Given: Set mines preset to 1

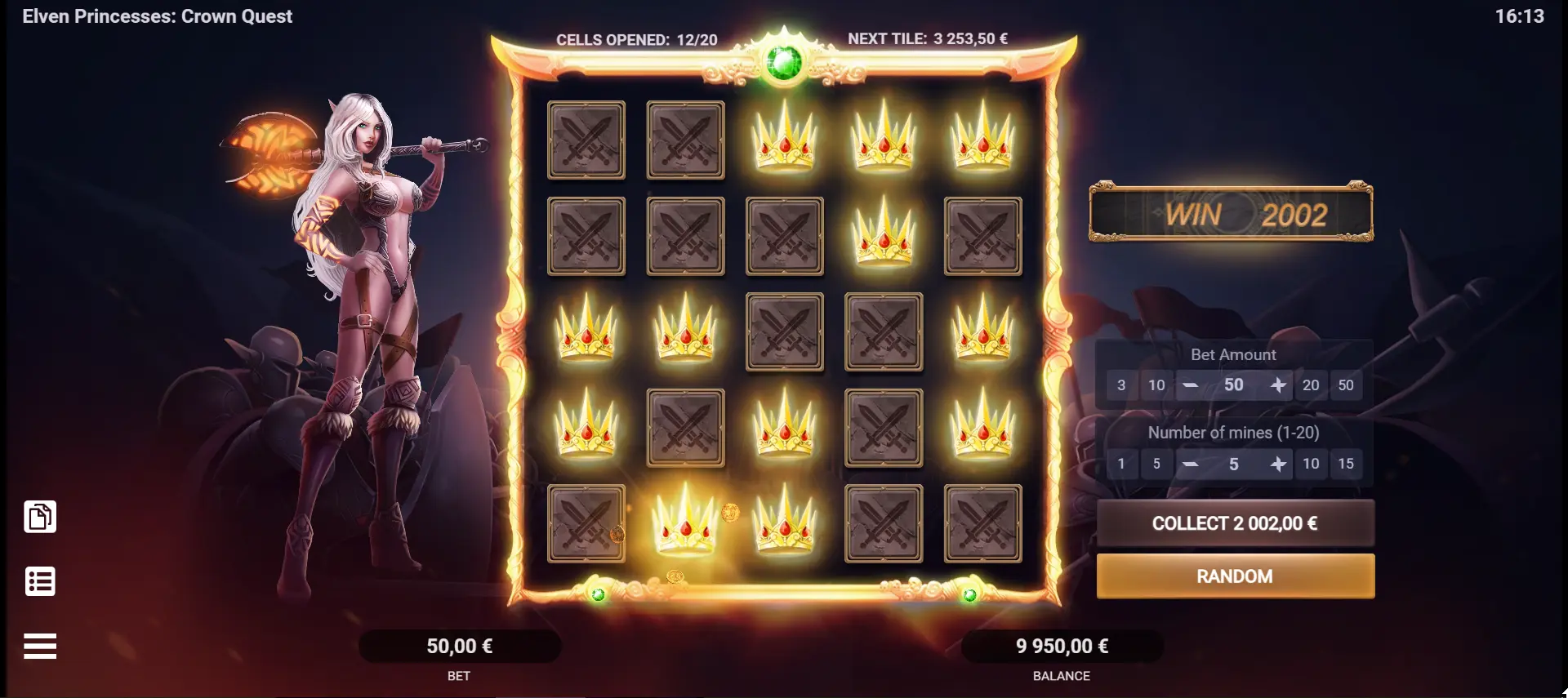Looking at the screenshot, I should click(1121, 464).
